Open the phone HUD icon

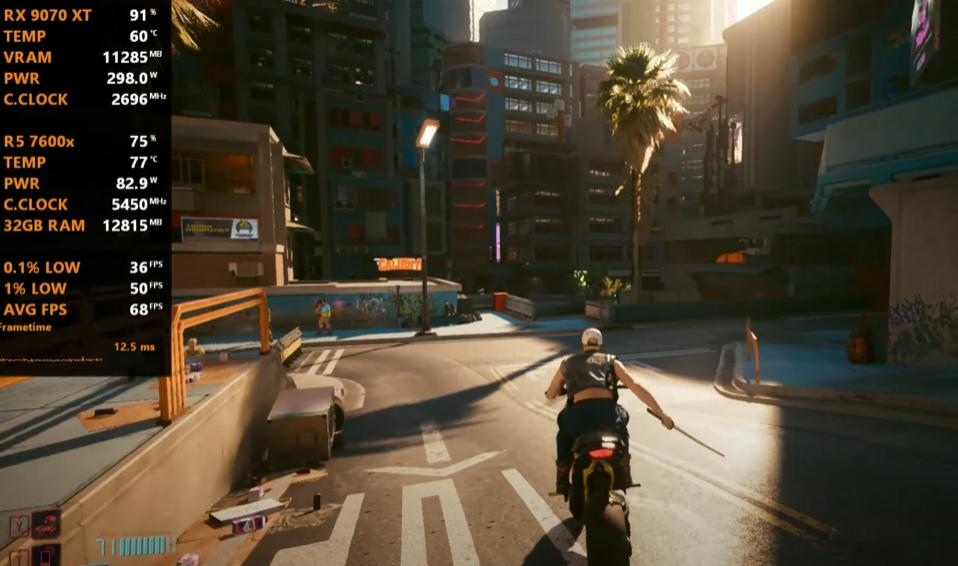click(46, 556)
